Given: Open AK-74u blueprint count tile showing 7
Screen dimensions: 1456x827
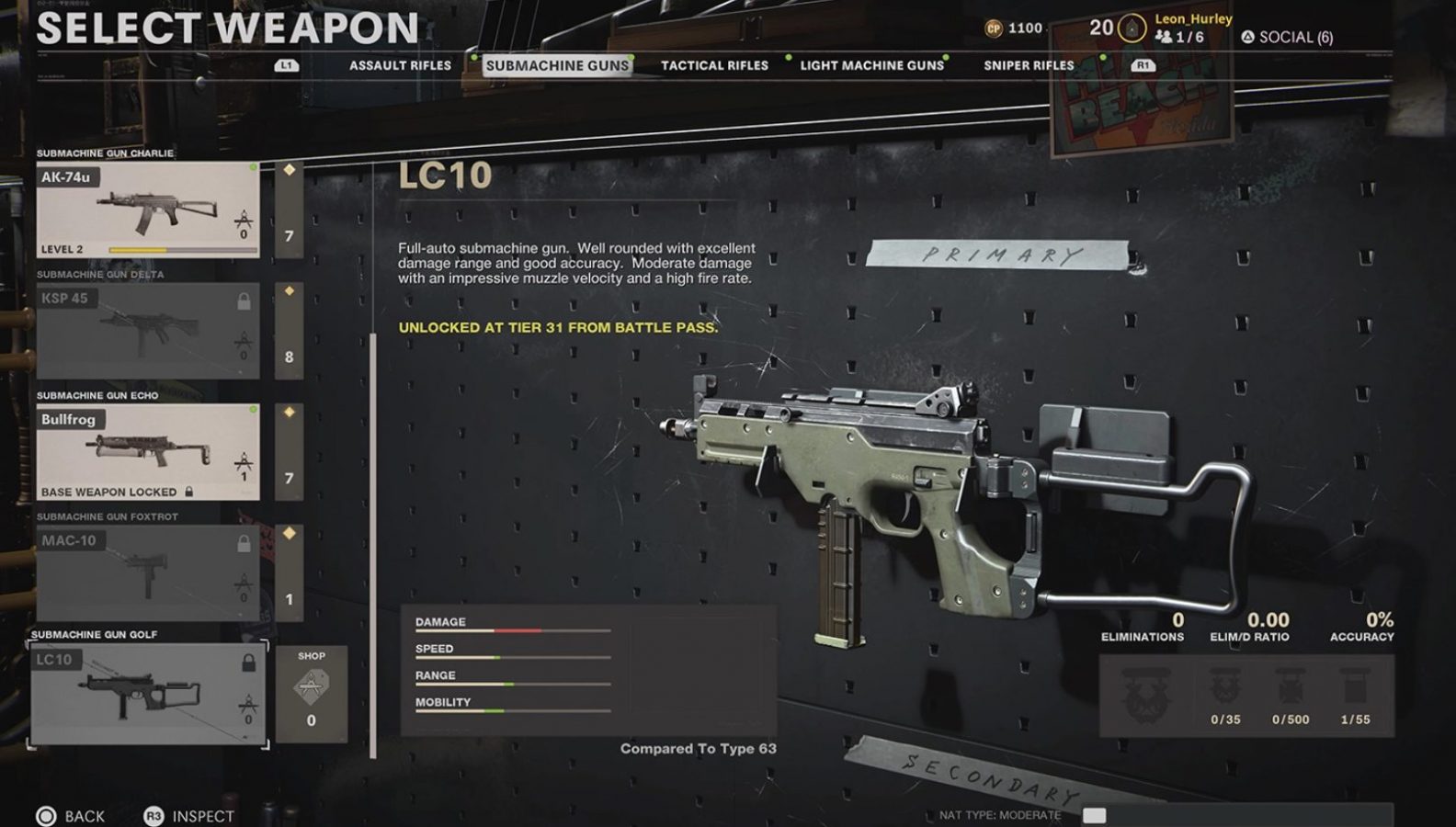Looking at the screenshot, I should coord(289,210).
